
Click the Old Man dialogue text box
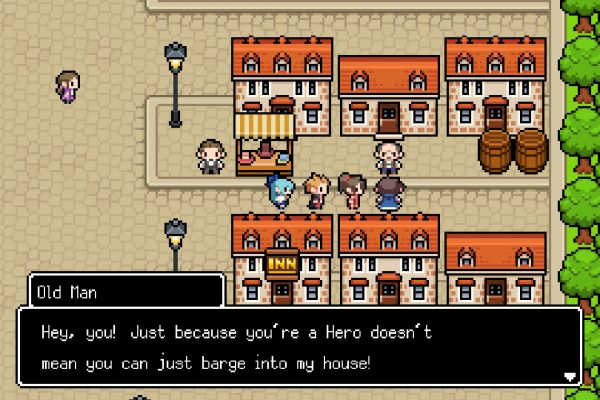[299, 346]
